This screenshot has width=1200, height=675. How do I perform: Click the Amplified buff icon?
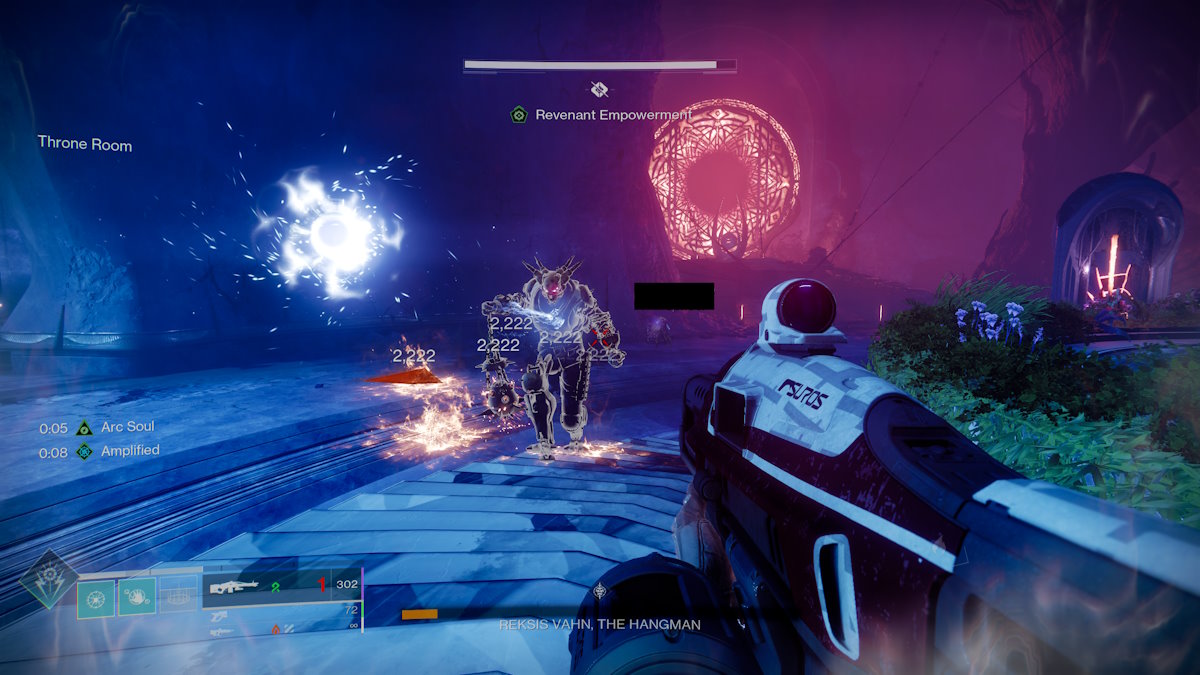click(x=84, y=452)
